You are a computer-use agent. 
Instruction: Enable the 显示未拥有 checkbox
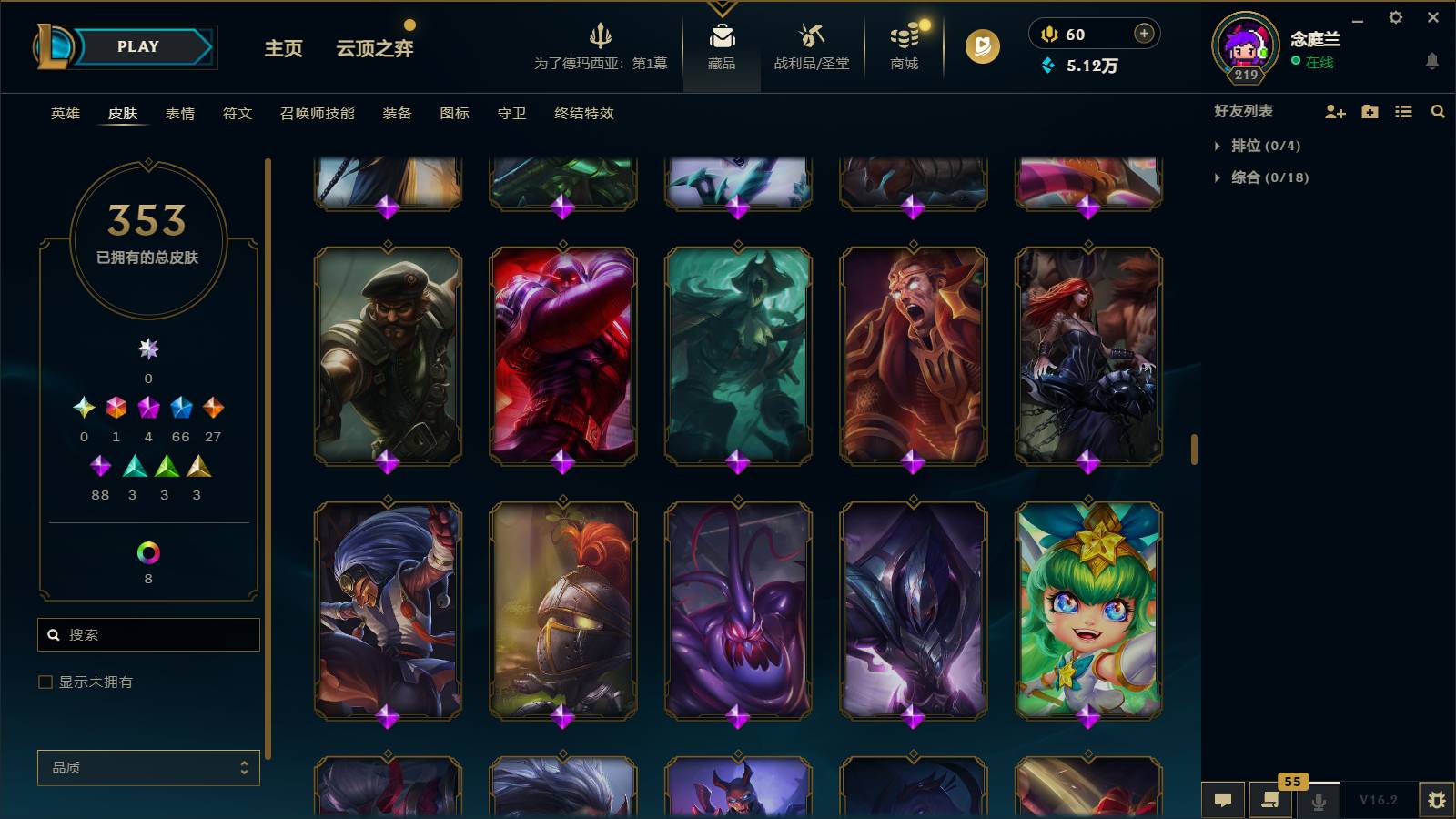43,681
